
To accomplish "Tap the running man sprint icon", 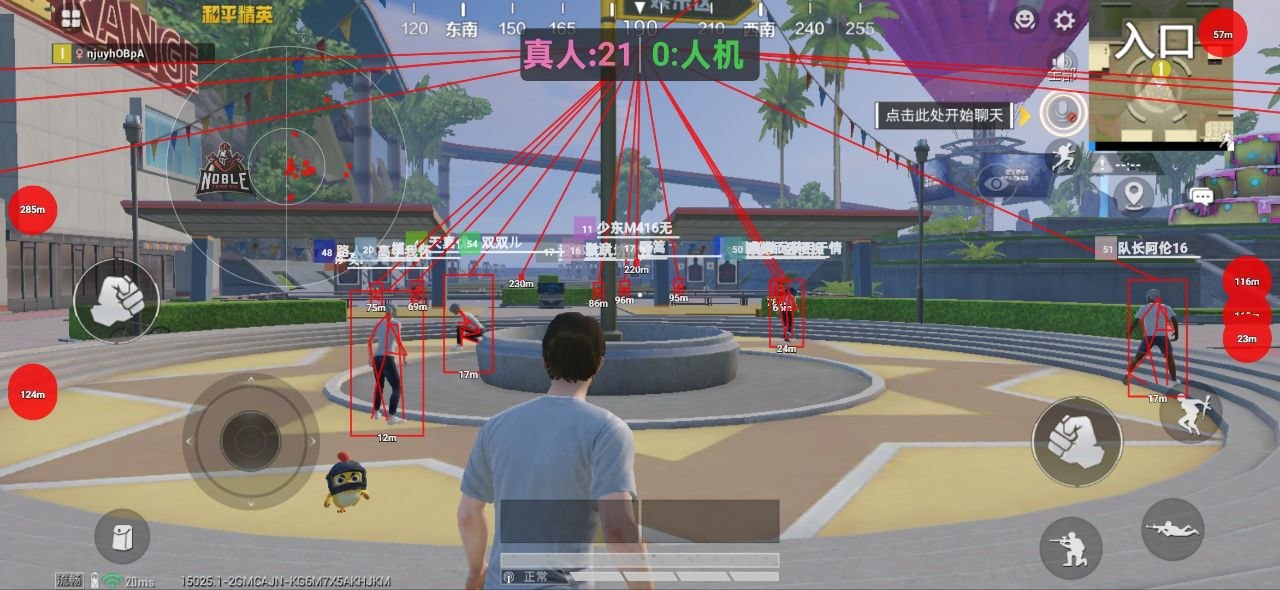I will coord(1062,155).
